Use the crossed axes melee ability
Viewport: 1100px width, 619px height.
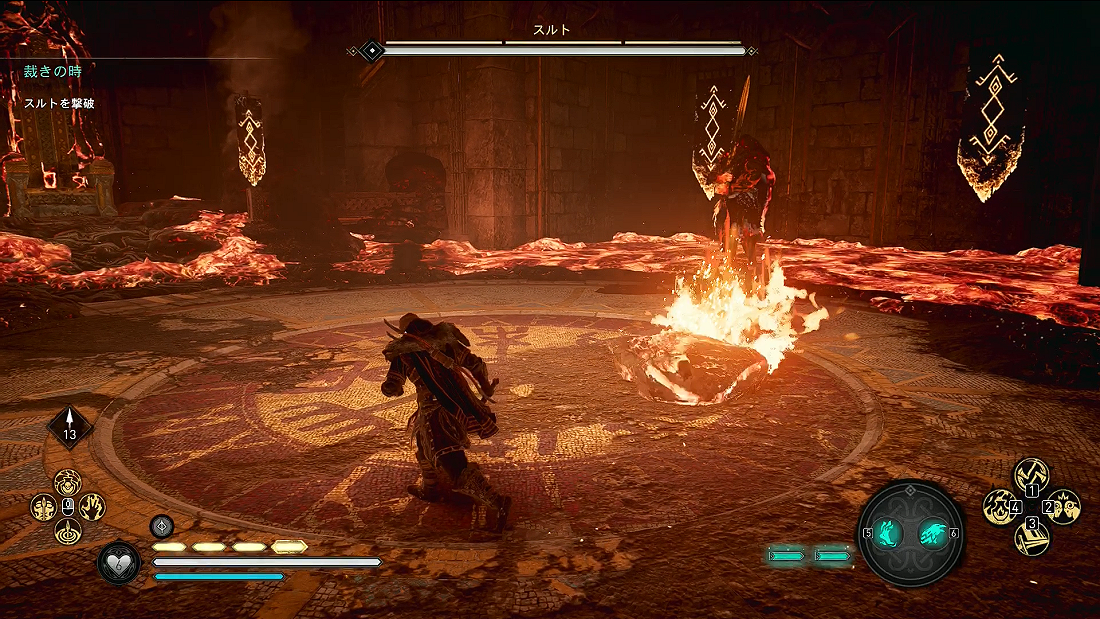[1031, 475]
